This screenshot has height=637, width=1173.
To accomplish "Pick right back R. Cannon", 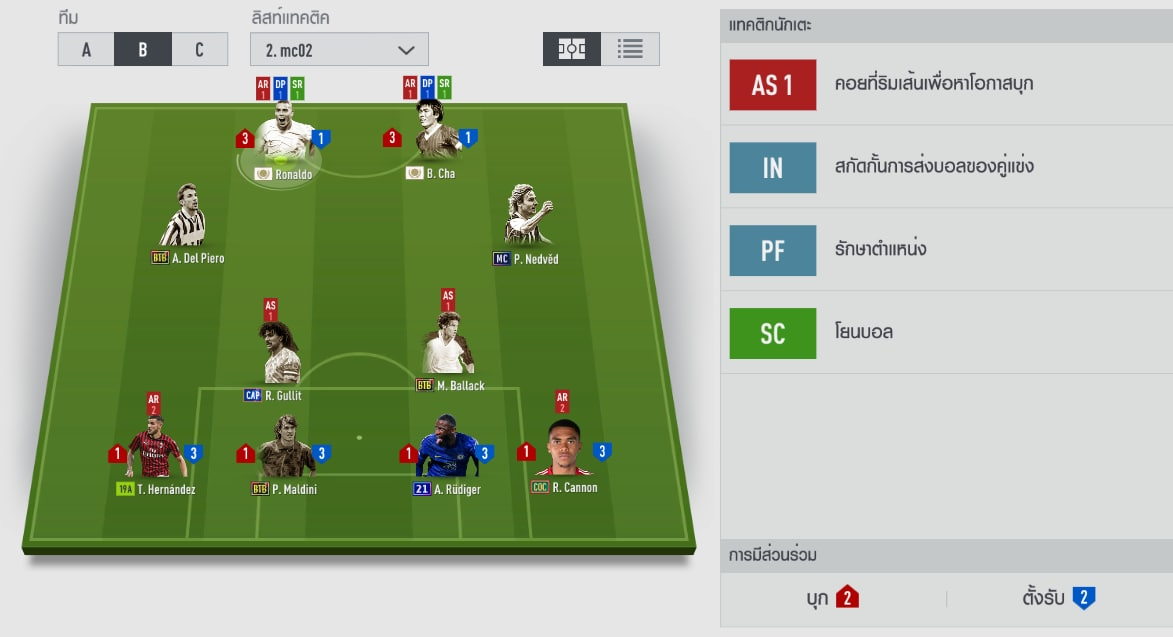I will (564, 450).
